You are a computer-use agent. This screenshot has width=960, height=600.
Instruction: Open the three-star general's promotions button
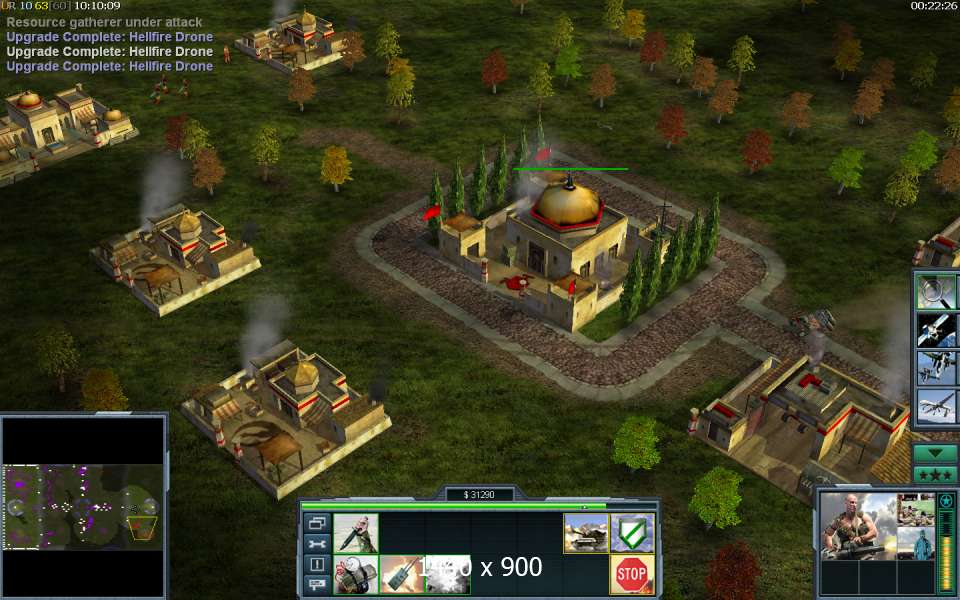(x=935, y=475)
